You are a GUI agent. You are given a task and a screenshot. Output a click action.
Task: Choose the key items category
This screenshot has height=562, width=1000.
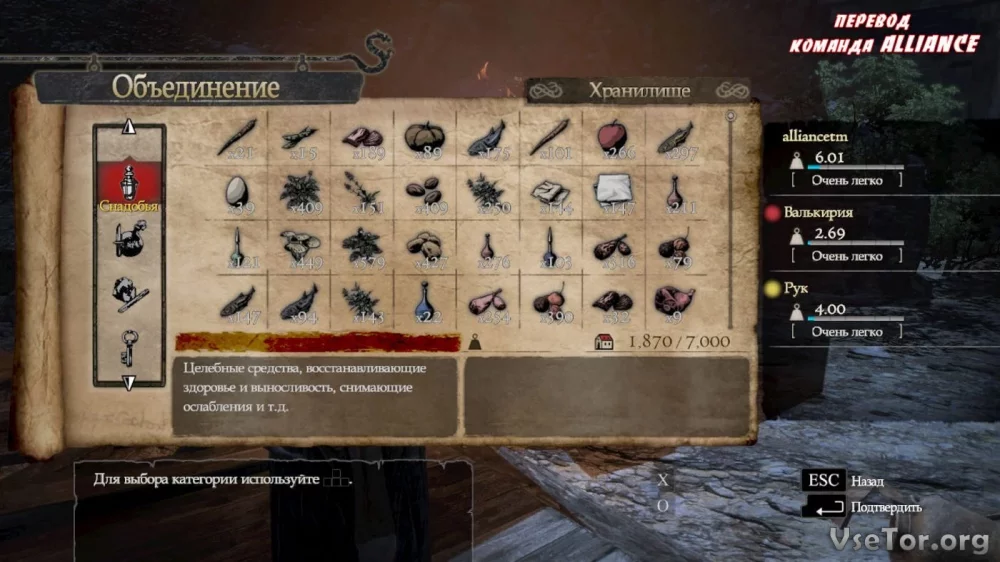[x=129, y=346]
